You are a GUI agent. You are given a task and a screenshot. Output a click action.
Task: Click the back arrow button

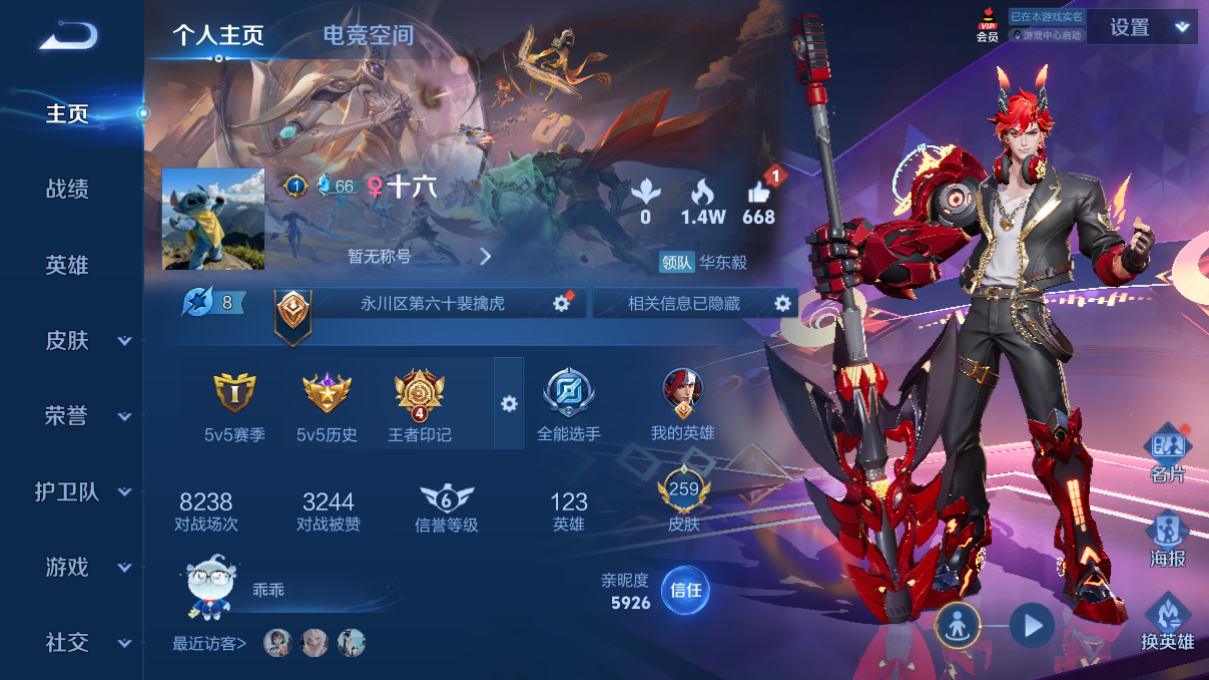[x=68, y=36]
